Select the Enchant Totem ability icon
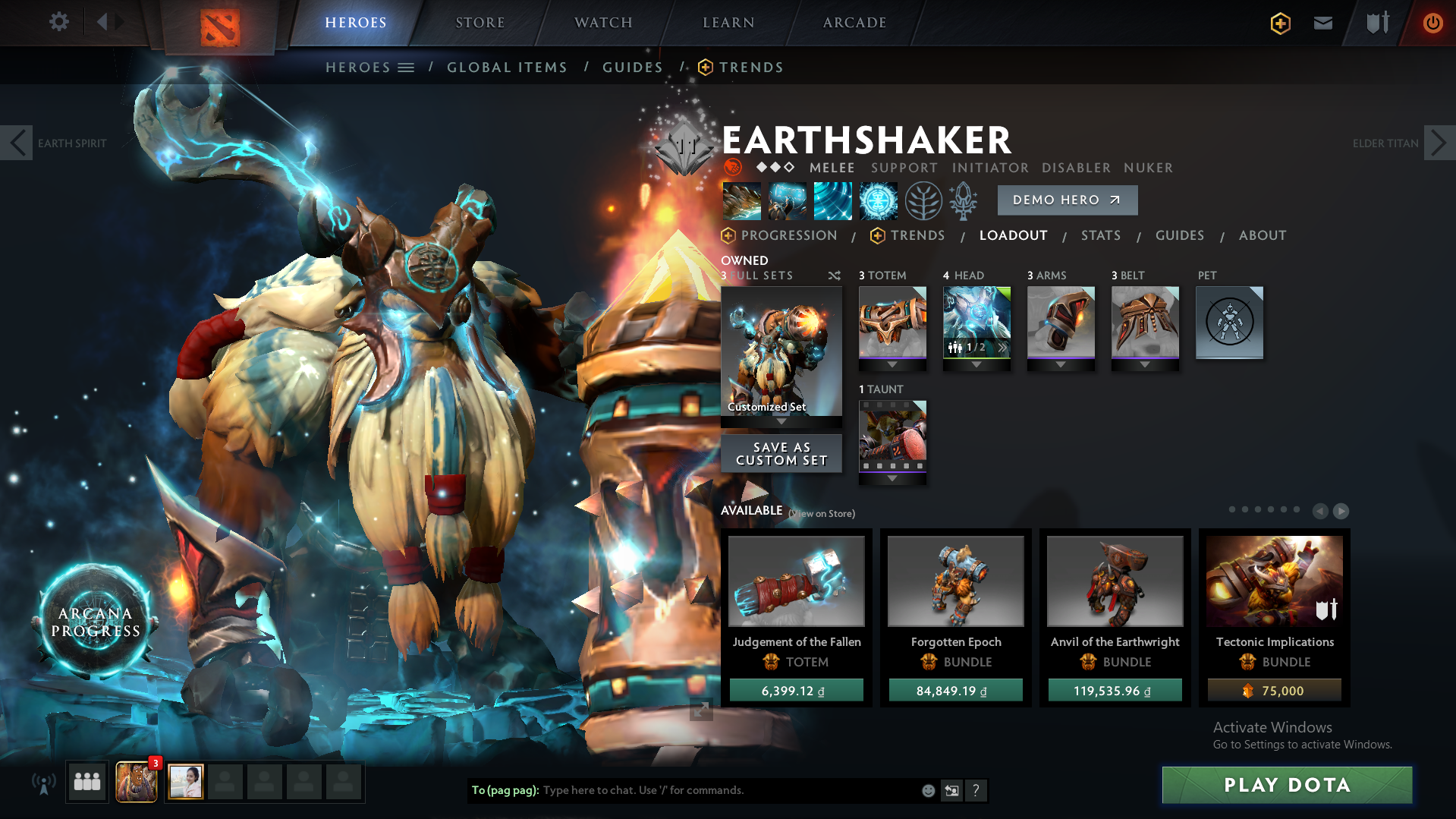Viewport: 1456px width, 819px height. pyautogui.click(x=786, y=200)
